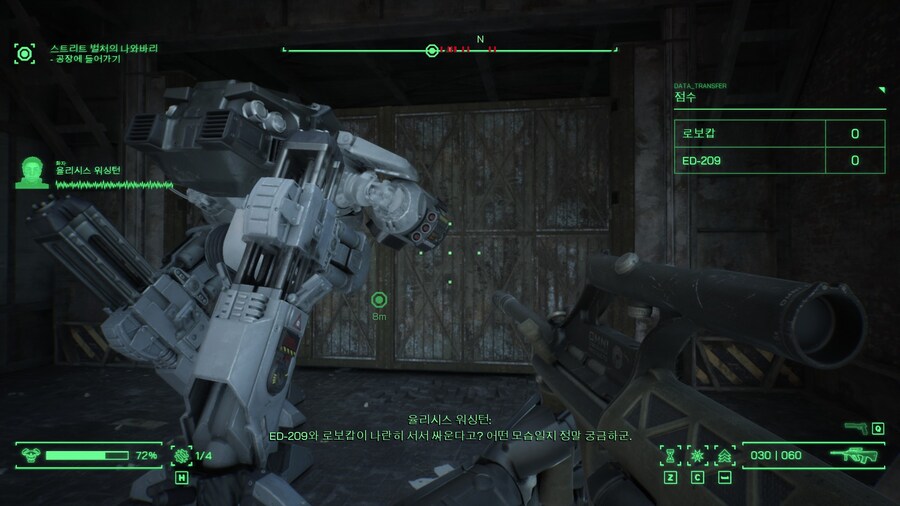Click the repair charge gear icon
The image size is (900, 506).
click(x=182, y=456)
